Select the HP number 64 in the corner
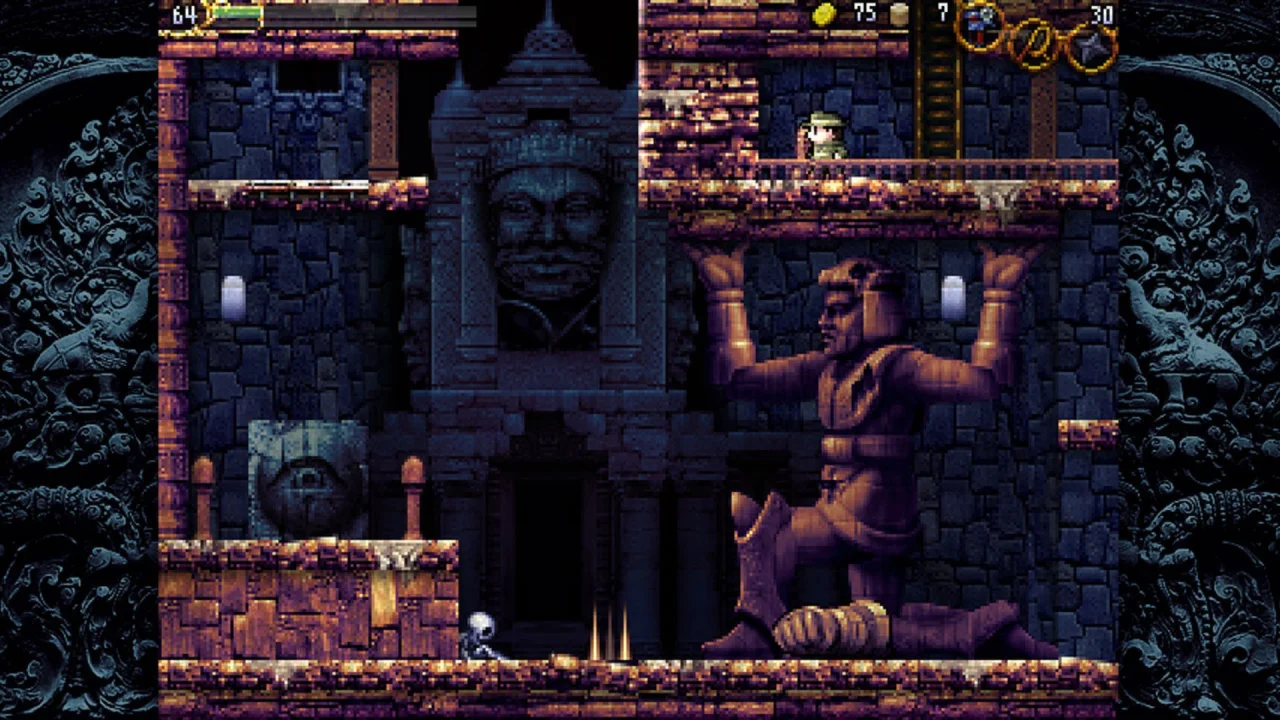This screenshot has width=1280, height=720. [x=185, y=16]
